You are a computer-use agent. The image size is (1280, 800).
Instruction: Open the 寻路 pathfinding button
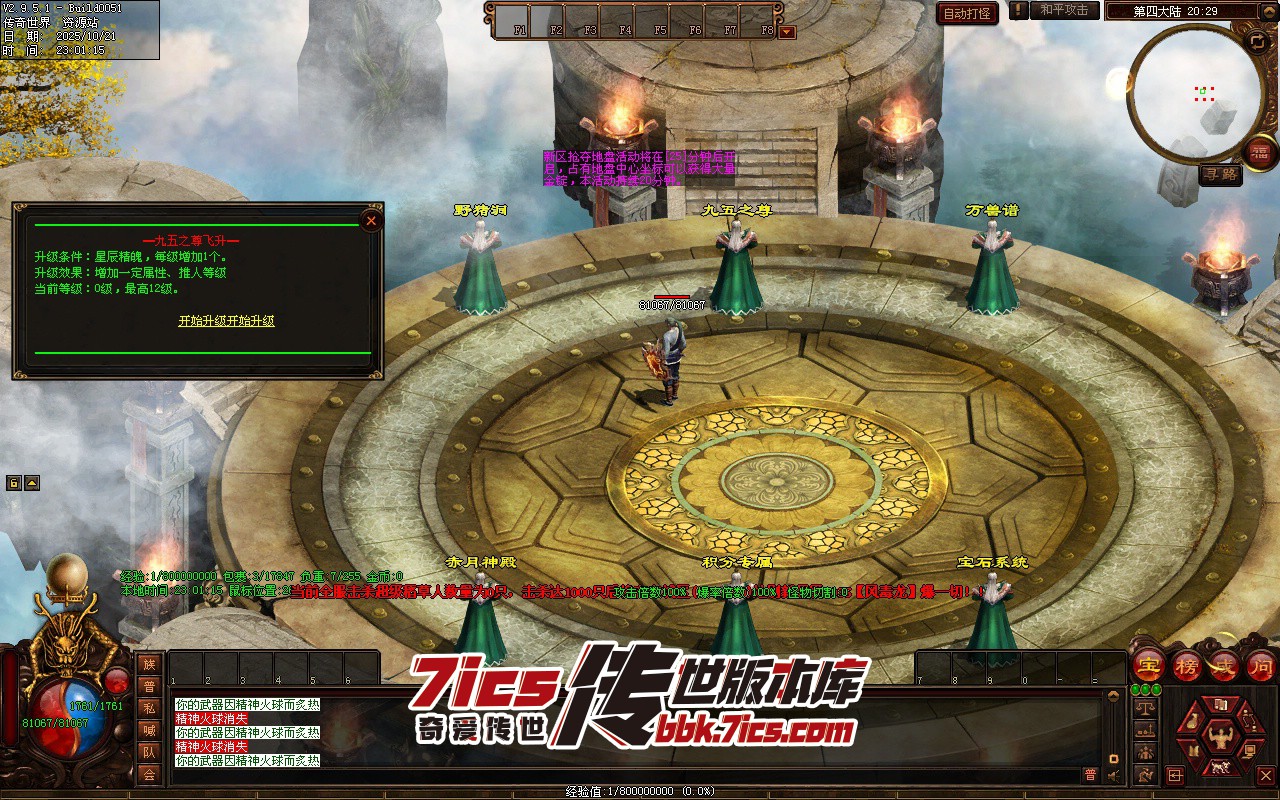[1220, 174]
